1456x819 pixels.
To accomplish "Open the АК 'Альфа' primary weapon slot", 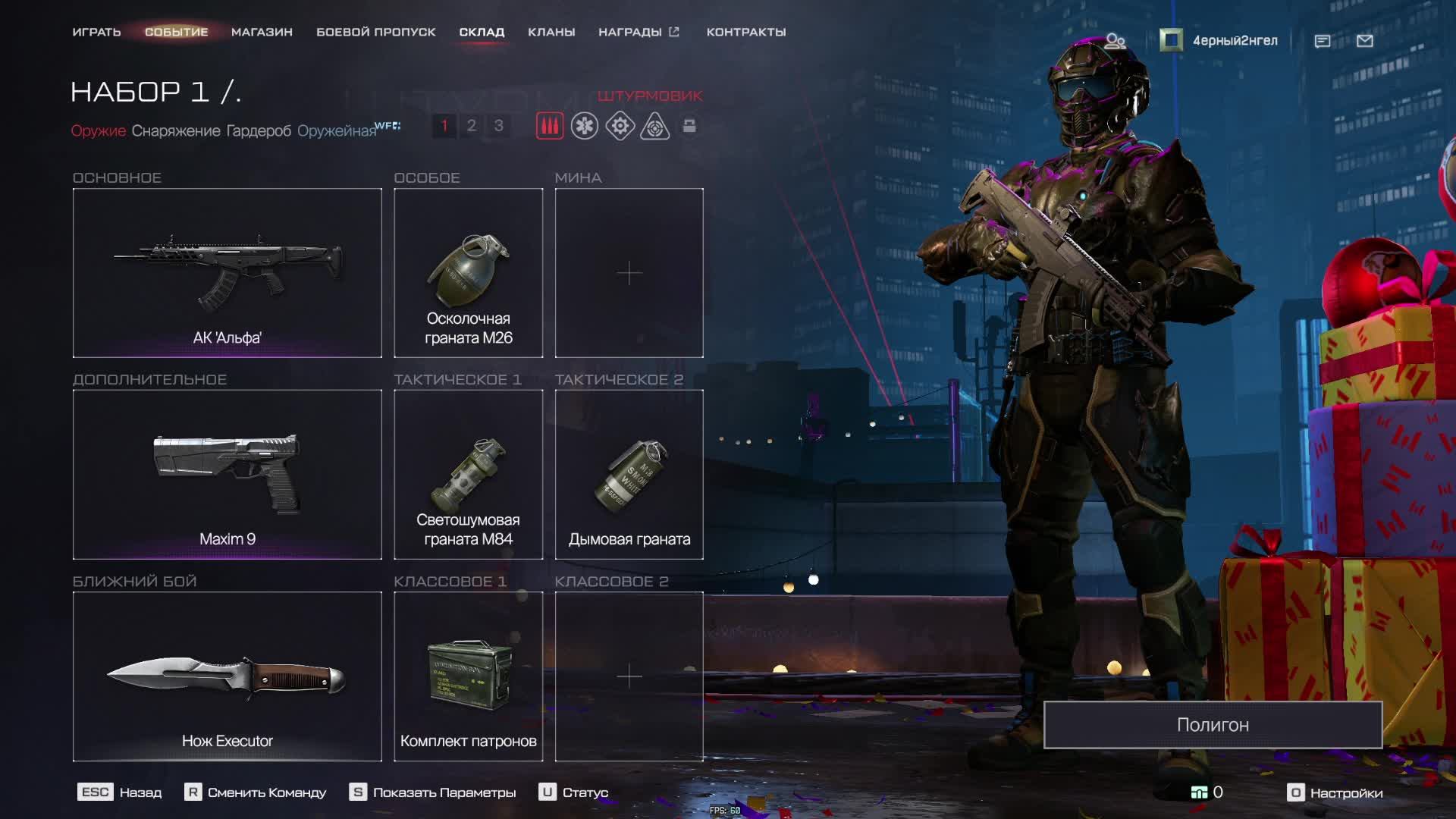I will click(227, 273).
